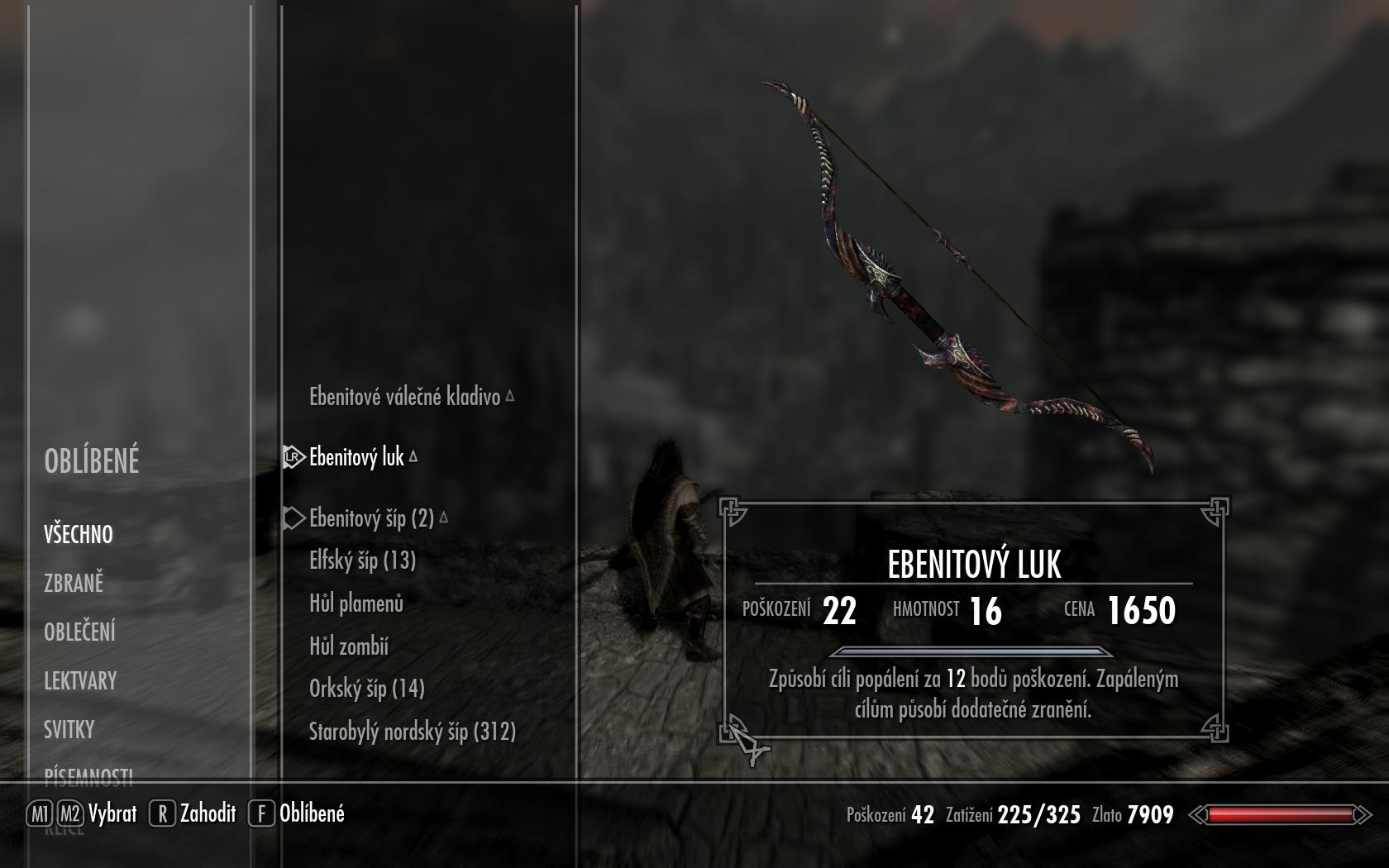1389x868 pixels.
Task: Switch to the Všechno category
Action: [79, 534]
